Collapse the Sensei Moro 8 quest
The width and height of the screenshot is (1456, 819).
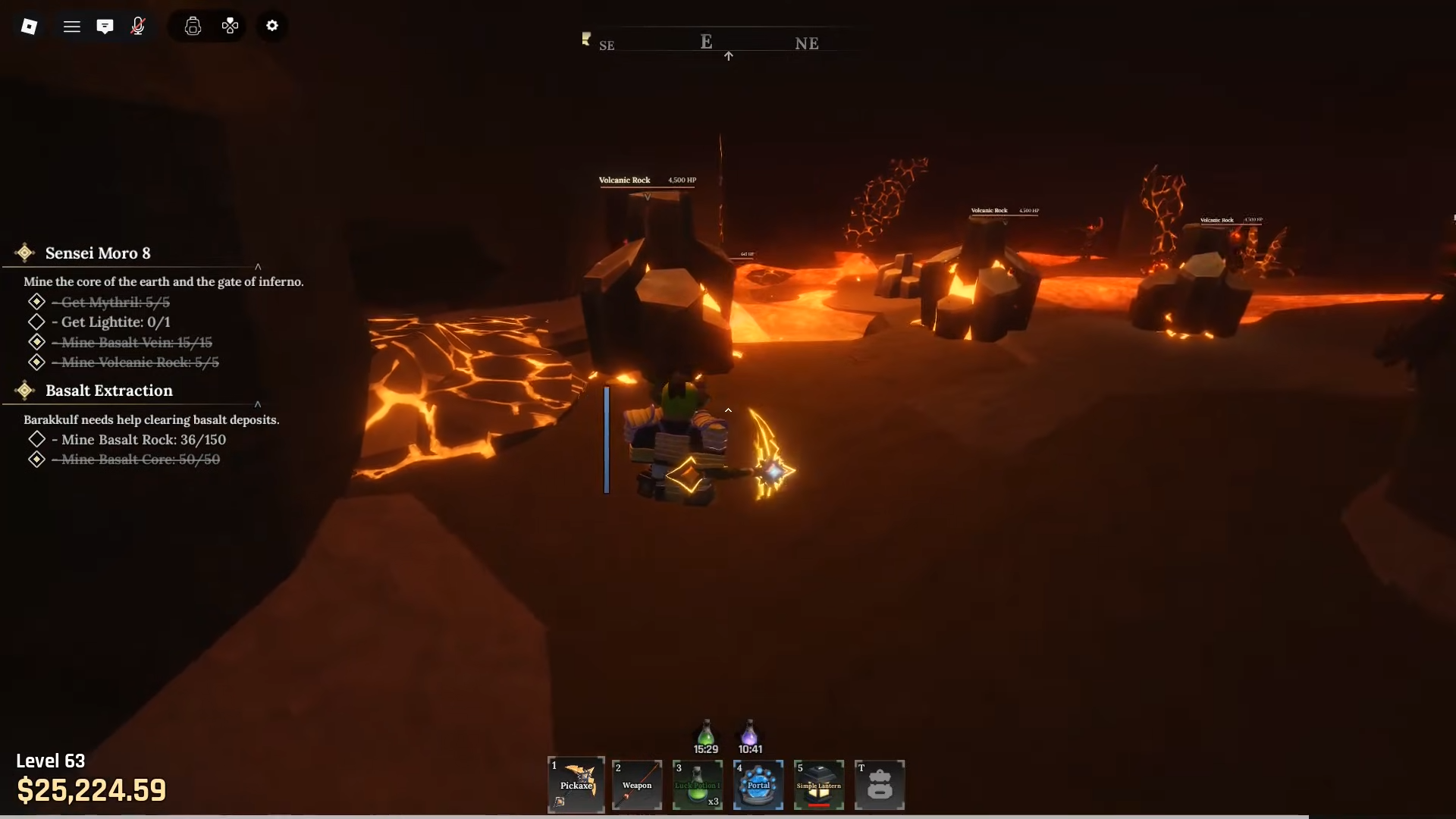click(x=258, y=267)
